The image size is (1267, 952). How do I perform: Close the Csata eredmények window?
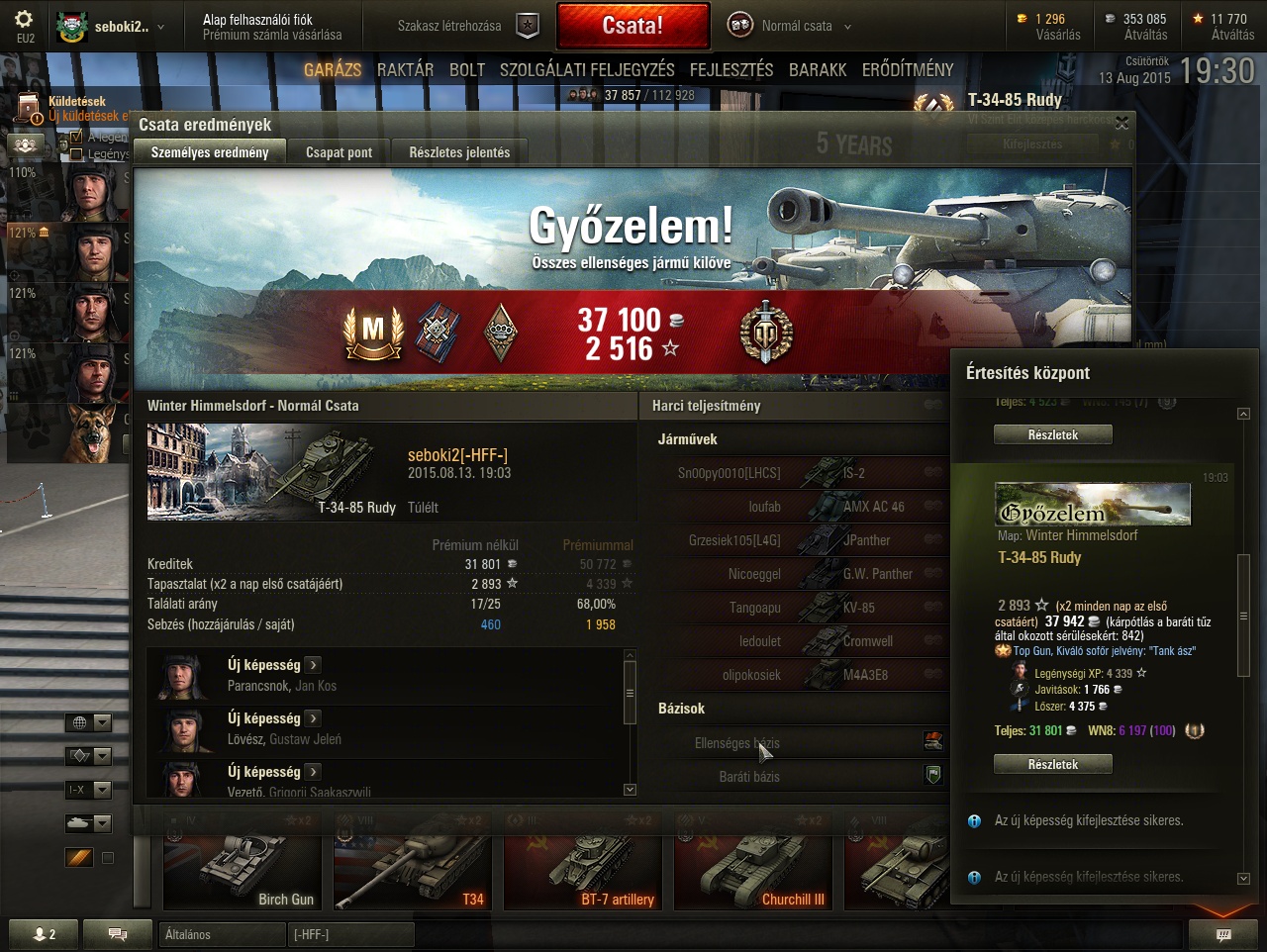(1121, 123)
